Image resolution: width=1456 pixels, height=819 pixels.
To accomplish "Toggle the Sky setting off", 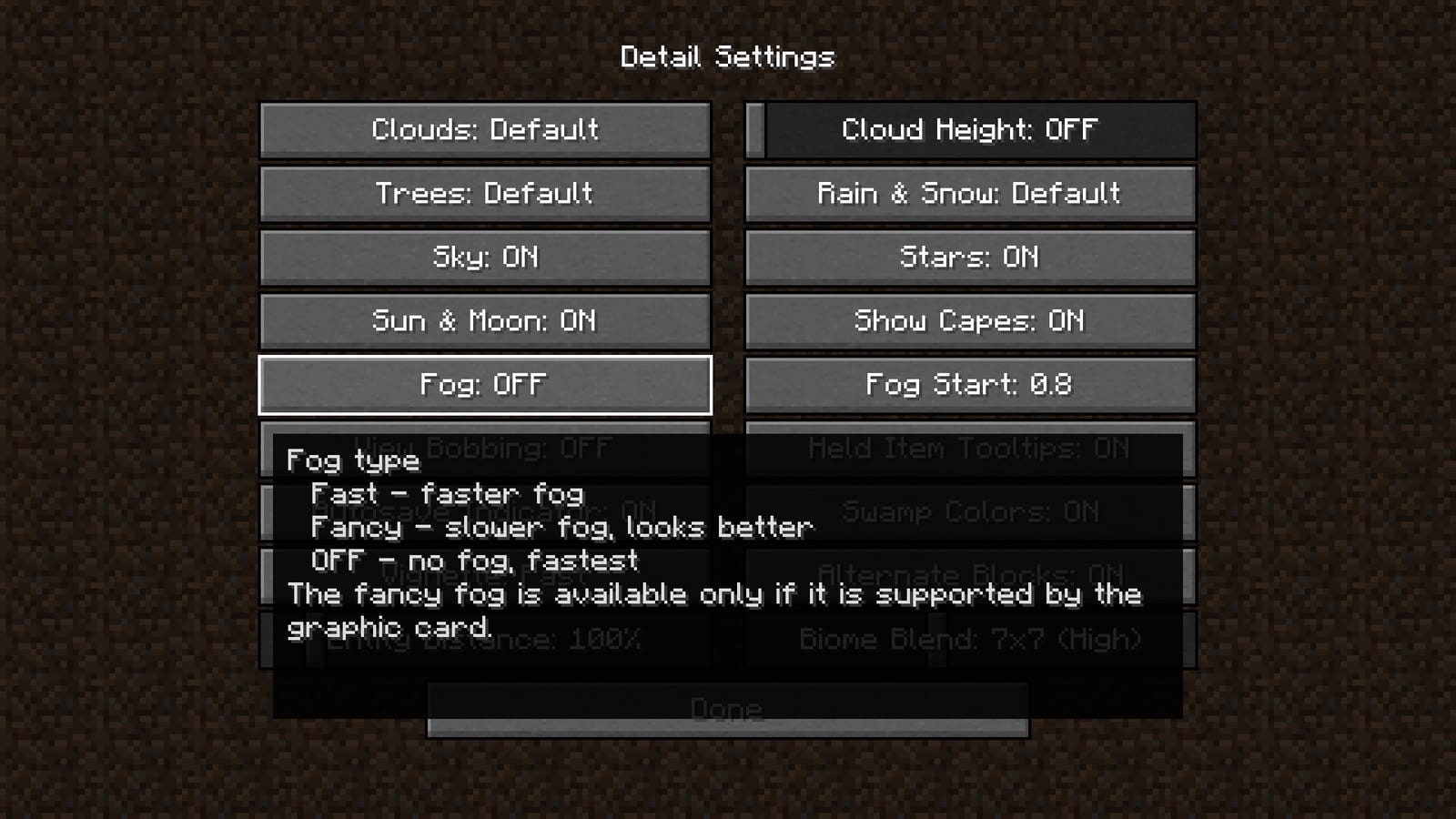I will pyautogui.click(x=484, y=257).
